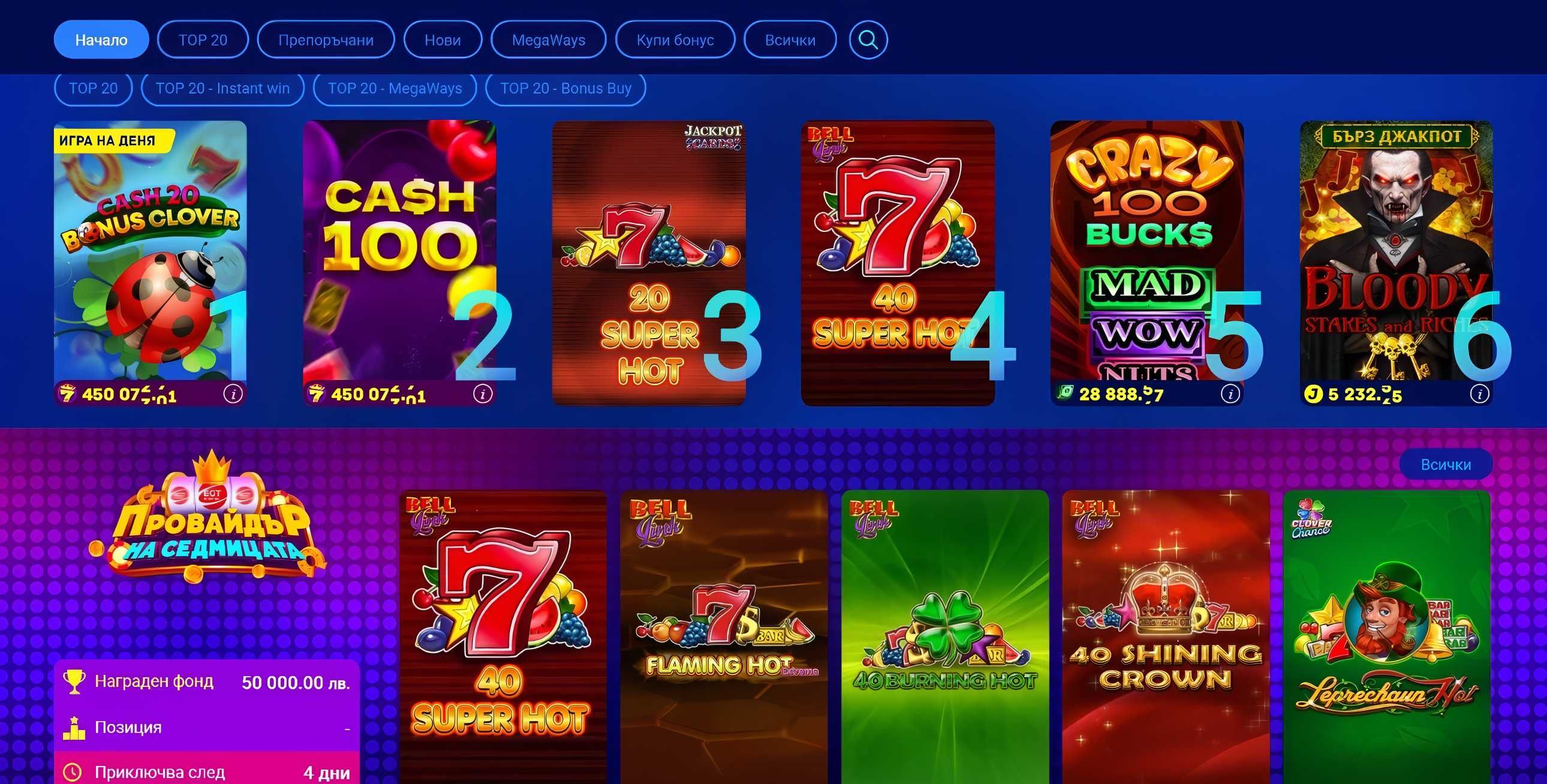Switch to the MegaWays tab
Image resolution: width=1547 pixels, height=784 pixels.
pos(547,40)
